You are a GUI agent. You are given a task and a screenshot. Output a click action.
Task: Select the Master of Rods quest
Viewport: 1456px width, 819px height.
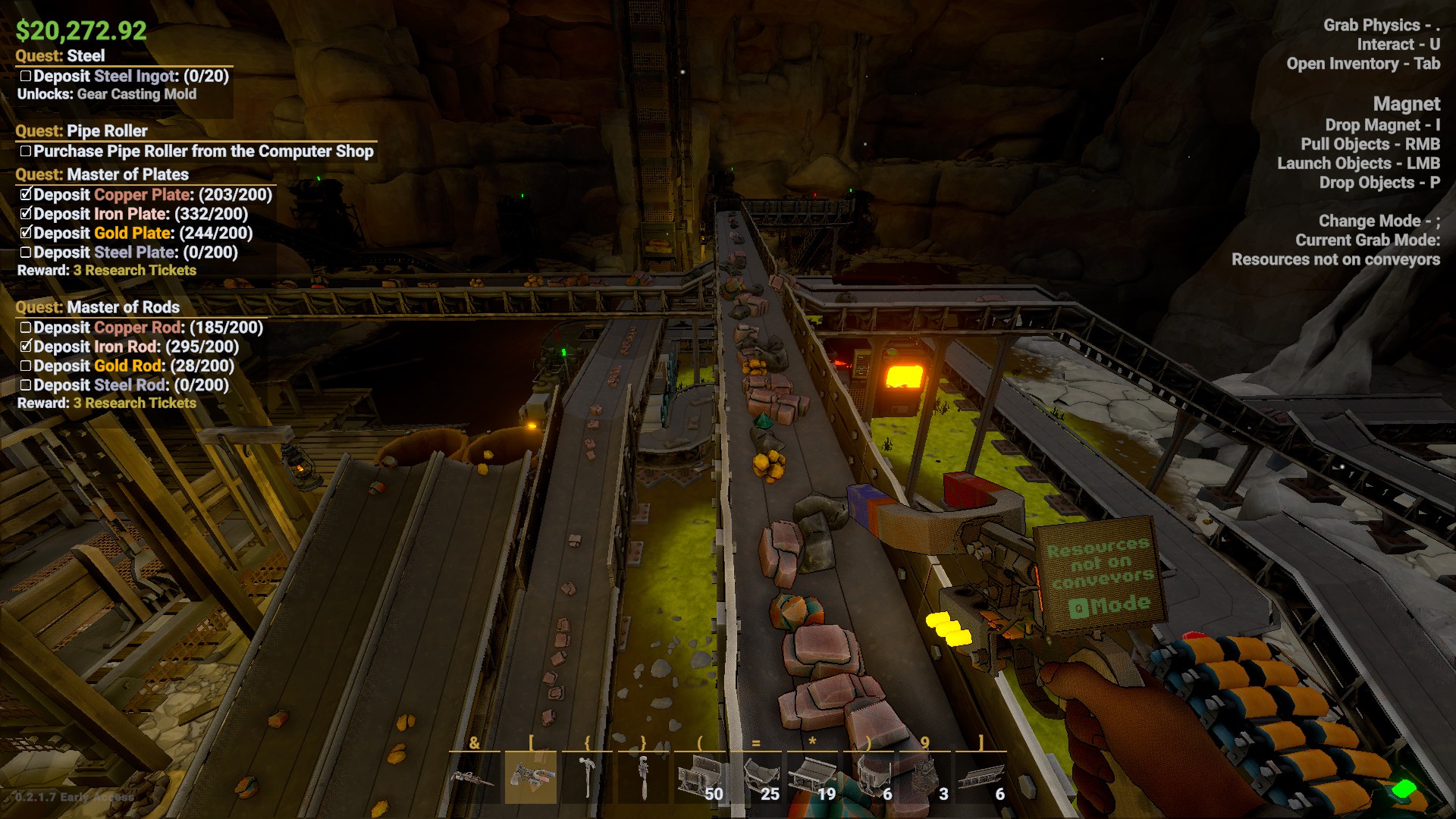click(x=98, y=307)
